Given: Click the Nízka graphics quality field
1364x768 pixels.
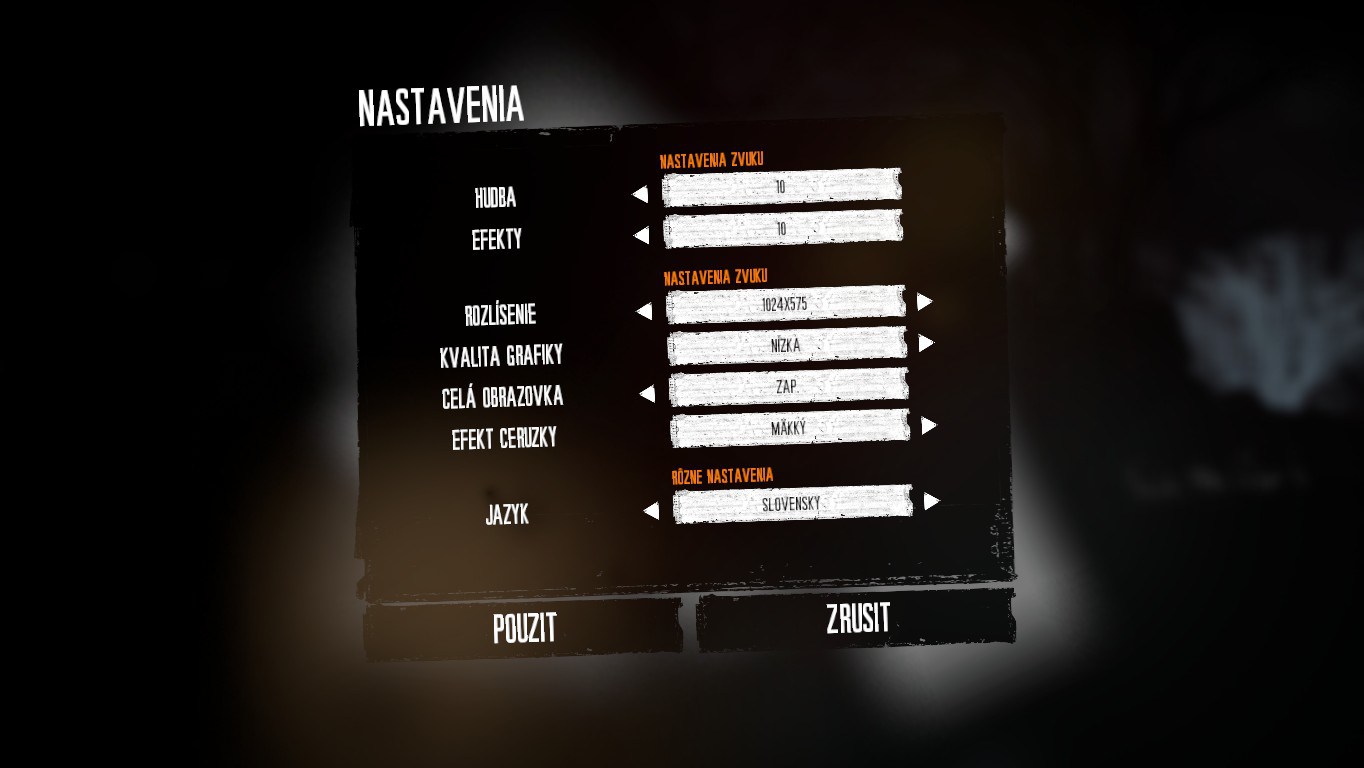Looking at the screenshot, I should point(787,346).
